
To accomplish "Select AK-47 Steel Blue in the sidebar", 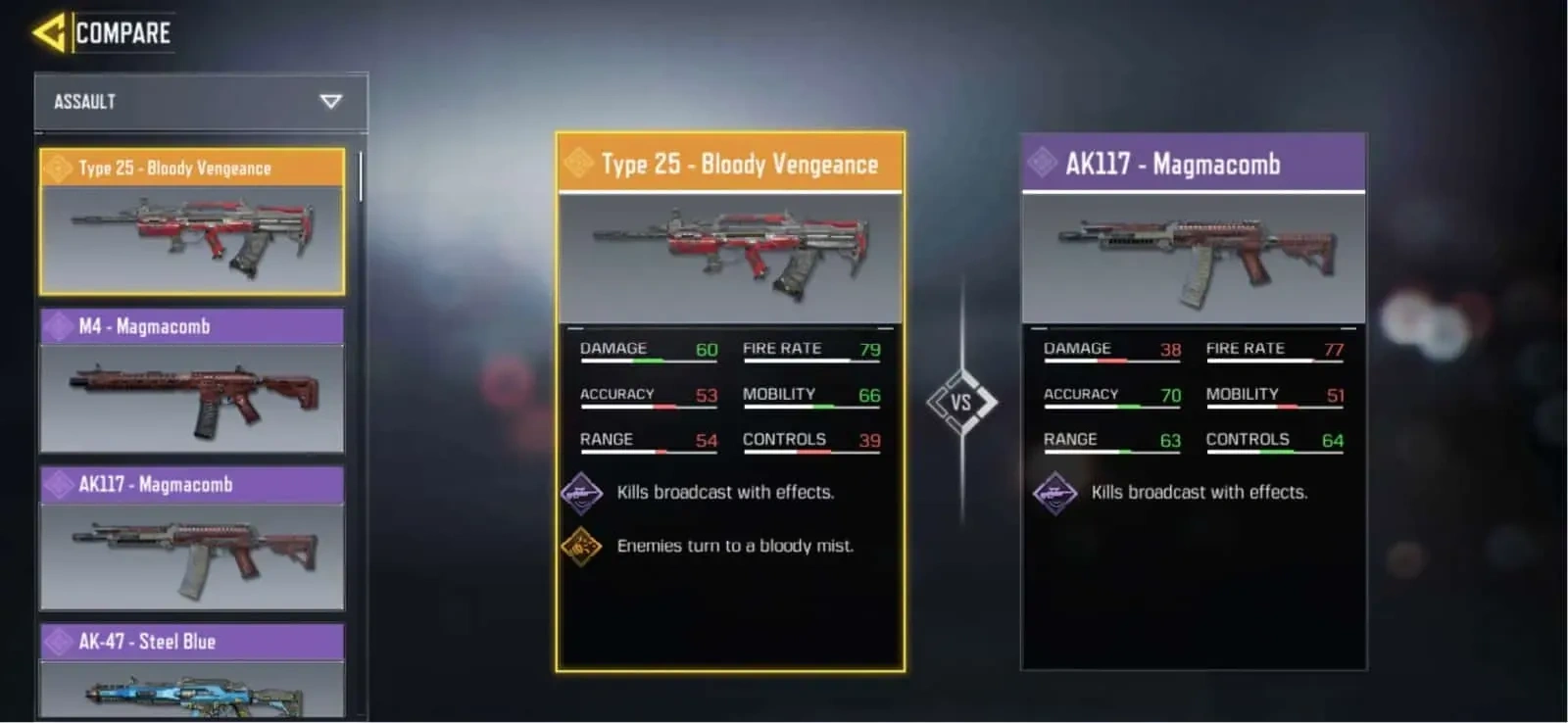I will click(192, 642).
